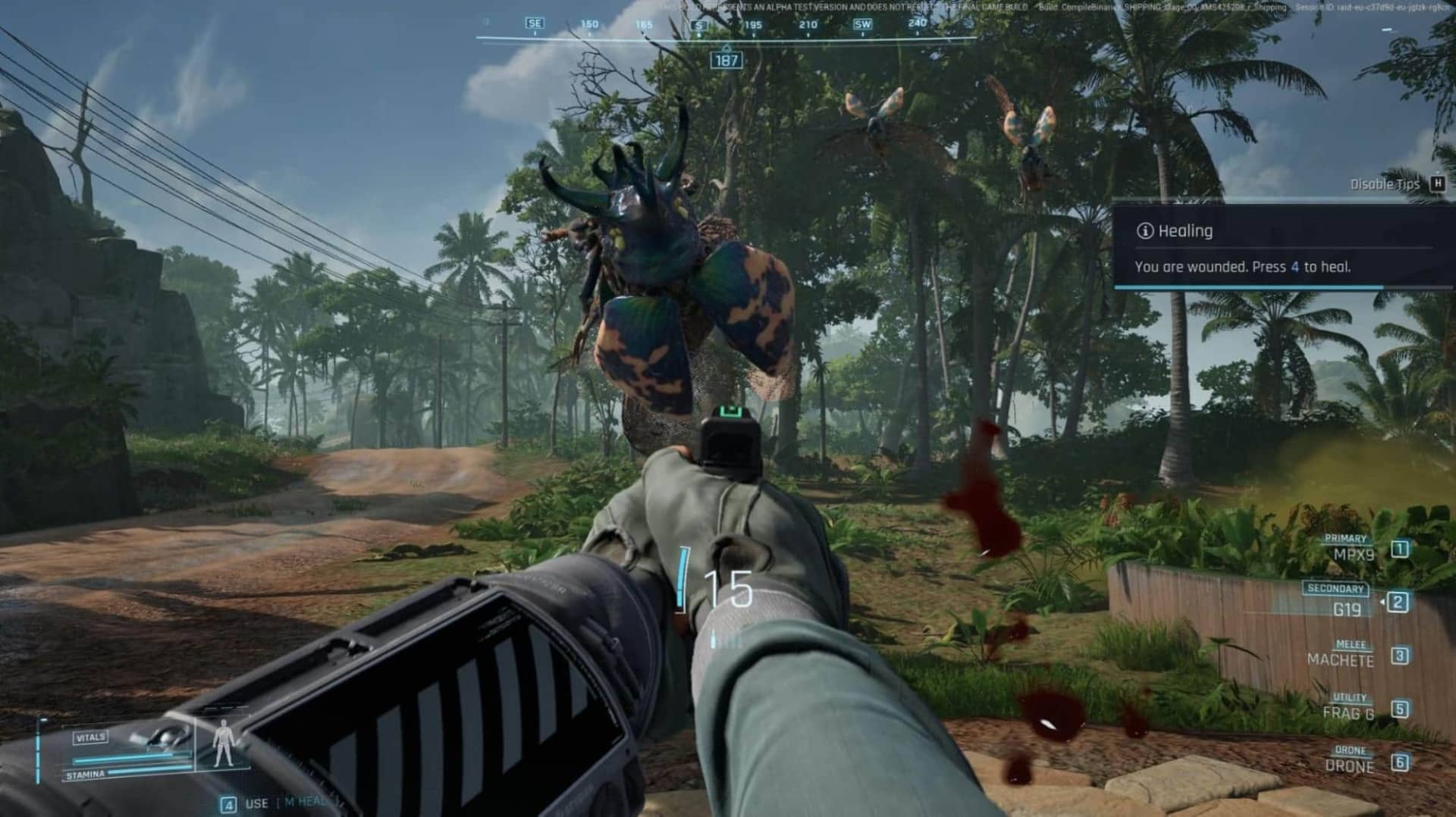Click the '2' hotkey icon beside G19
This screenshot has height=817, width=1456.
(1399, 602)
